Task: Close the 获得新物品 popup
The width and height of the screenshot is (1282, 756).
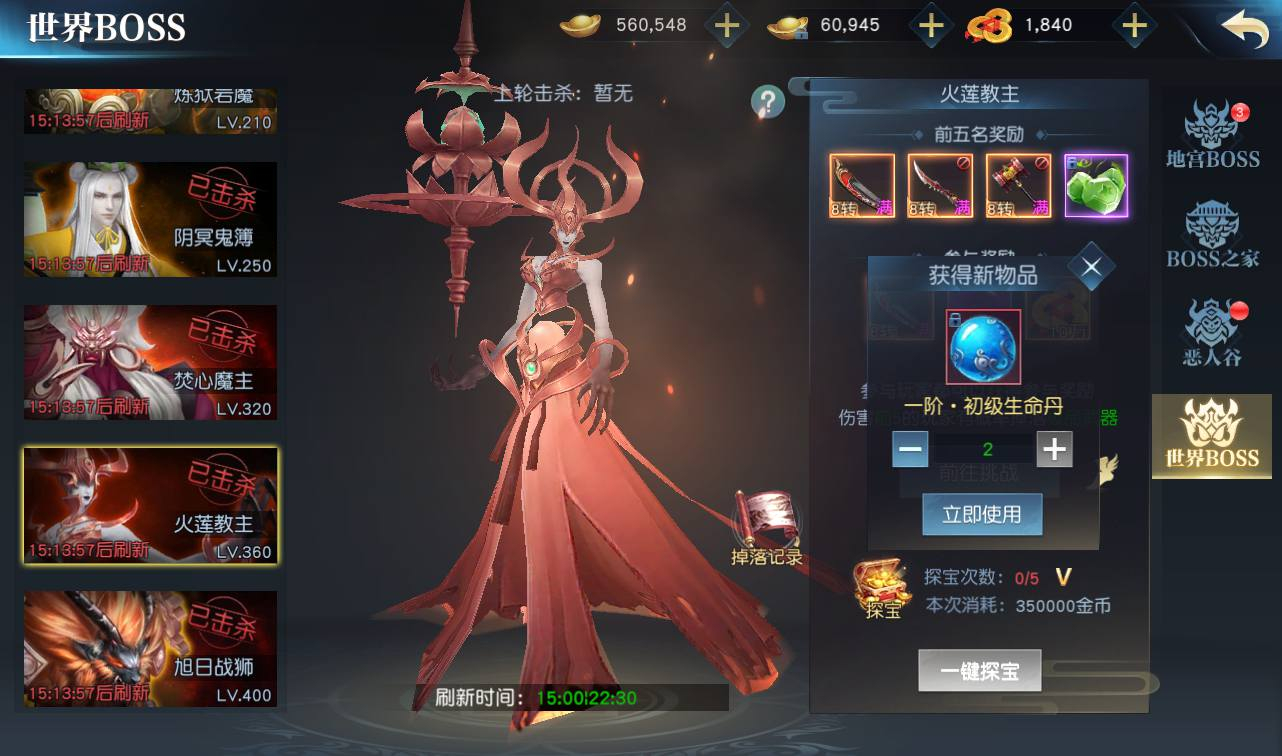Action: click(x=1091, y=267)
